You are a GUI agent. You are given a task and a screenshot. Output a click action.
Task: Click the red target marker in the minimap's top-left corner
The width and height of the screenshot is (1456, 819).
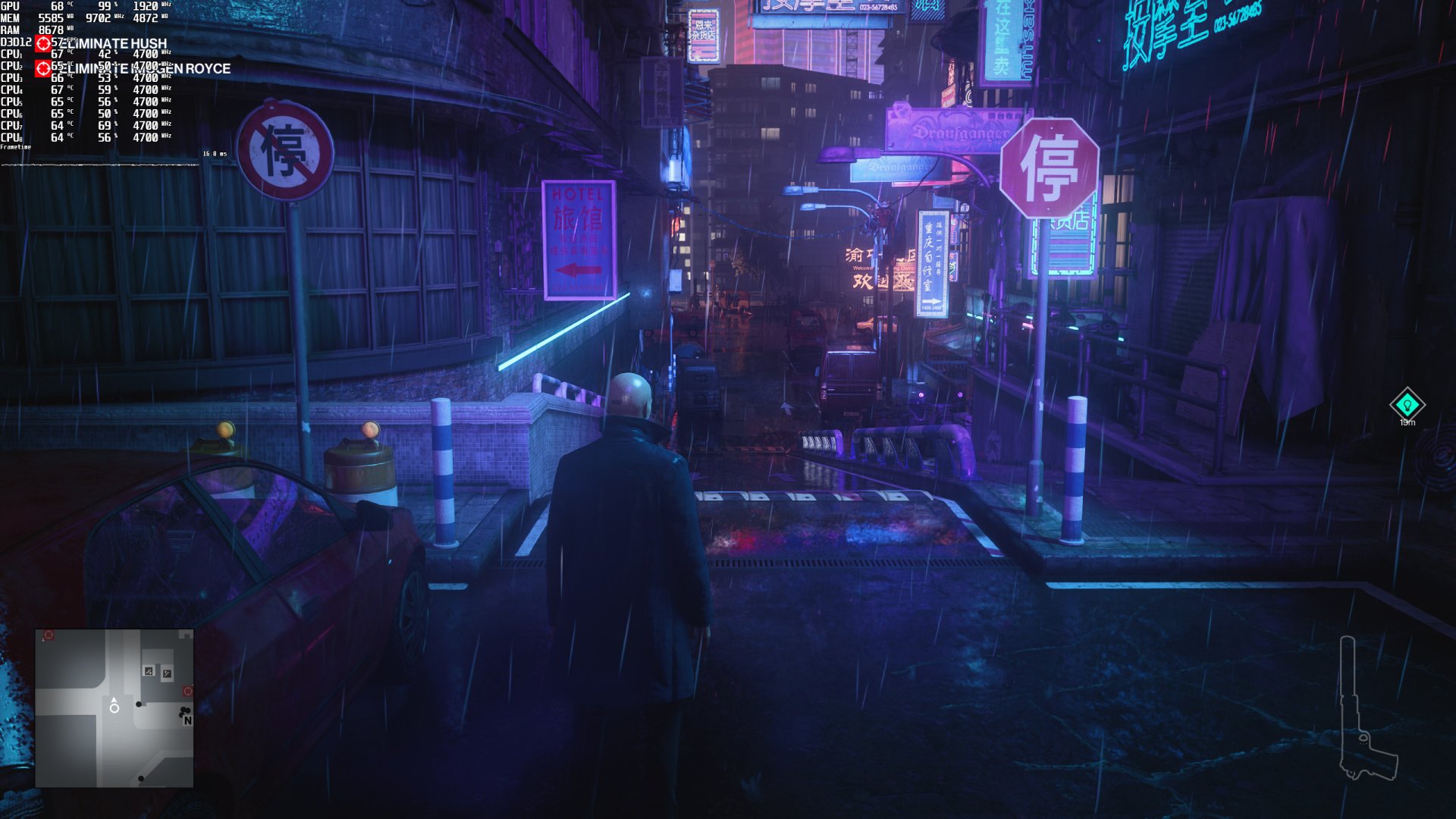coord(49,635)
